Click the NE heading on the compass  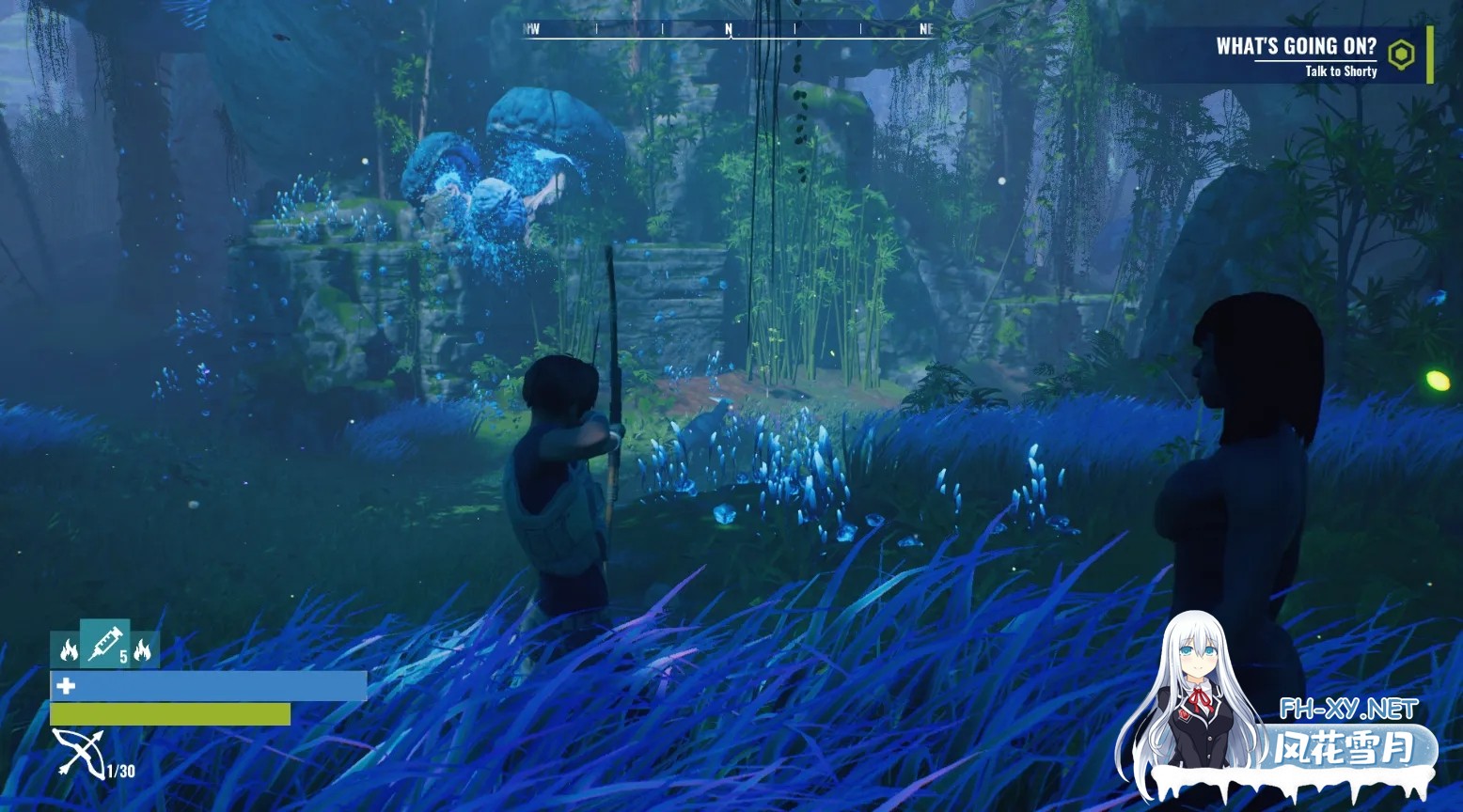924,27
